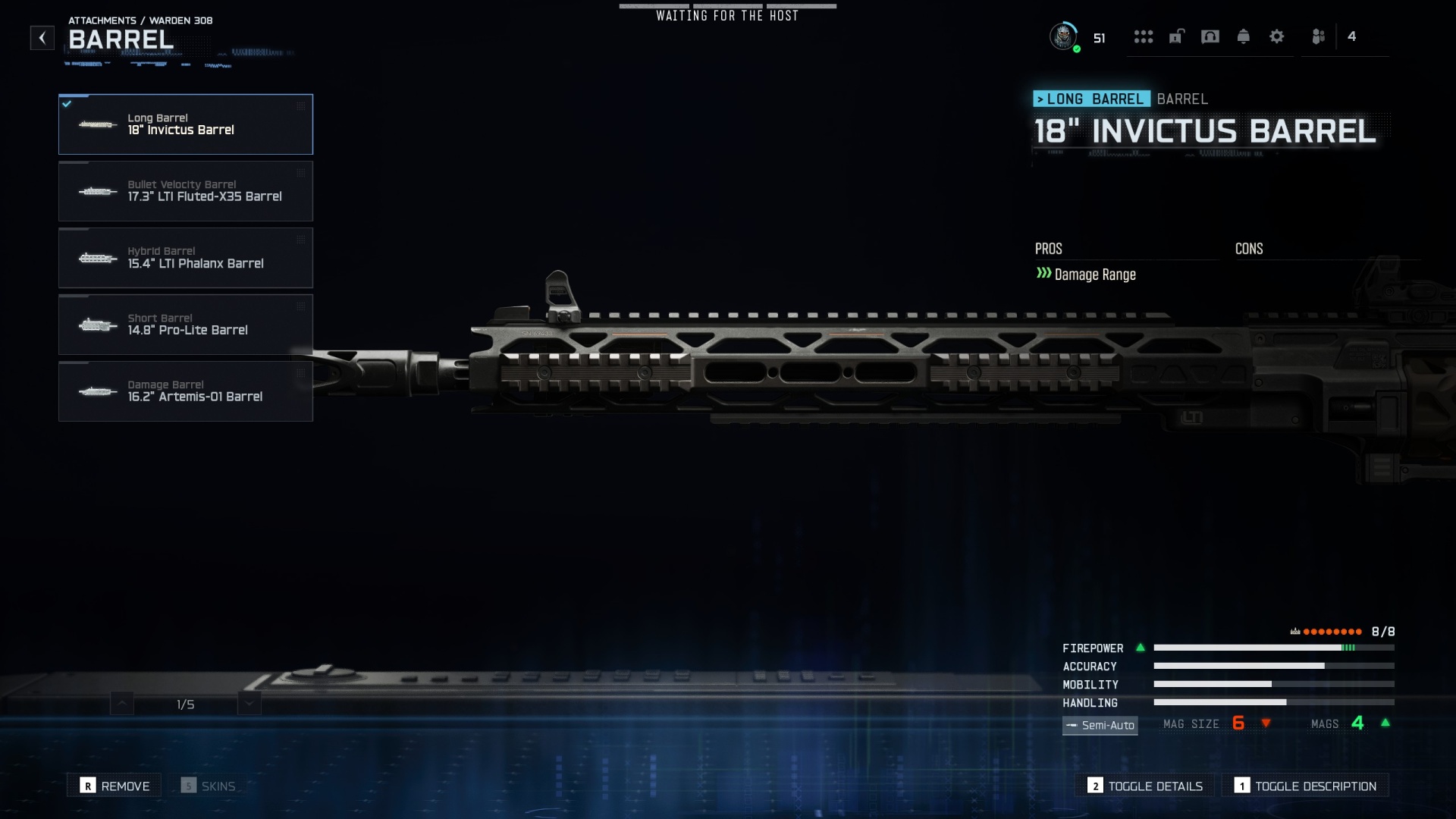This screenshot has height=819, width=1456.
Task: Click the down arrow beside 1/5 pager
Action: point(248,703)
